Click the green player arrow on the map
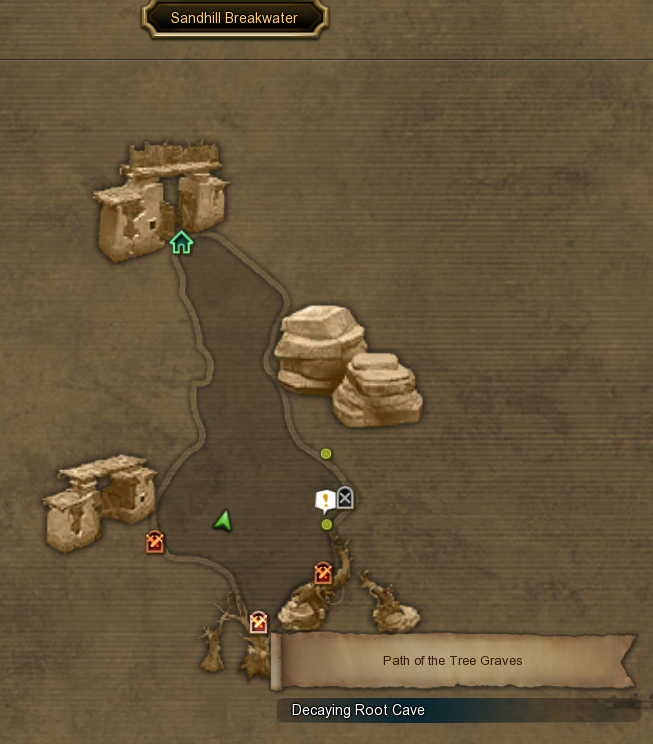Viewport: 653px width, 744px height. tap(222, 520)
